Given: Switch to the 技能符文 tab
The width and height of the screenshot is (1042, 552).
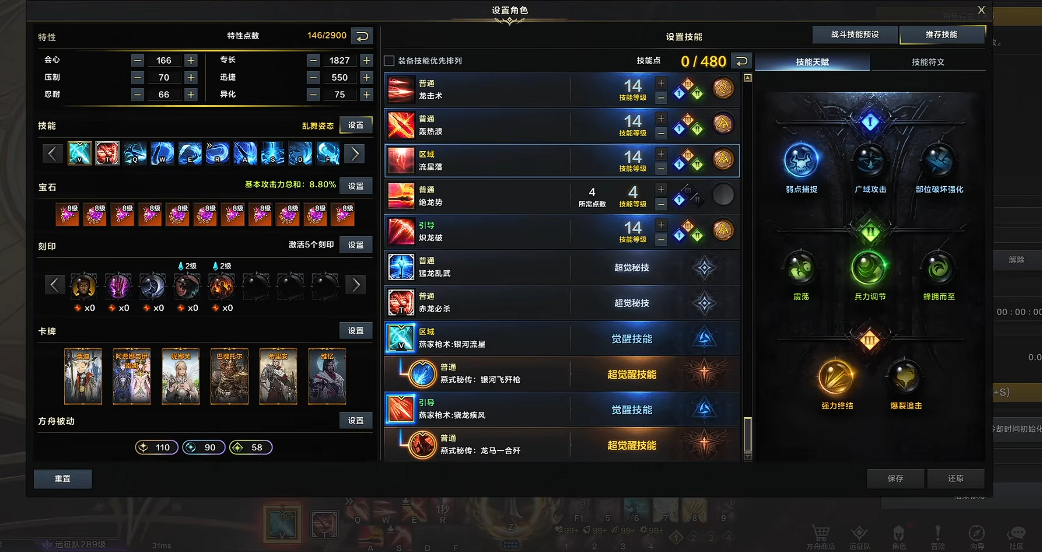Looking at the screenshot, I should [927, 62].
